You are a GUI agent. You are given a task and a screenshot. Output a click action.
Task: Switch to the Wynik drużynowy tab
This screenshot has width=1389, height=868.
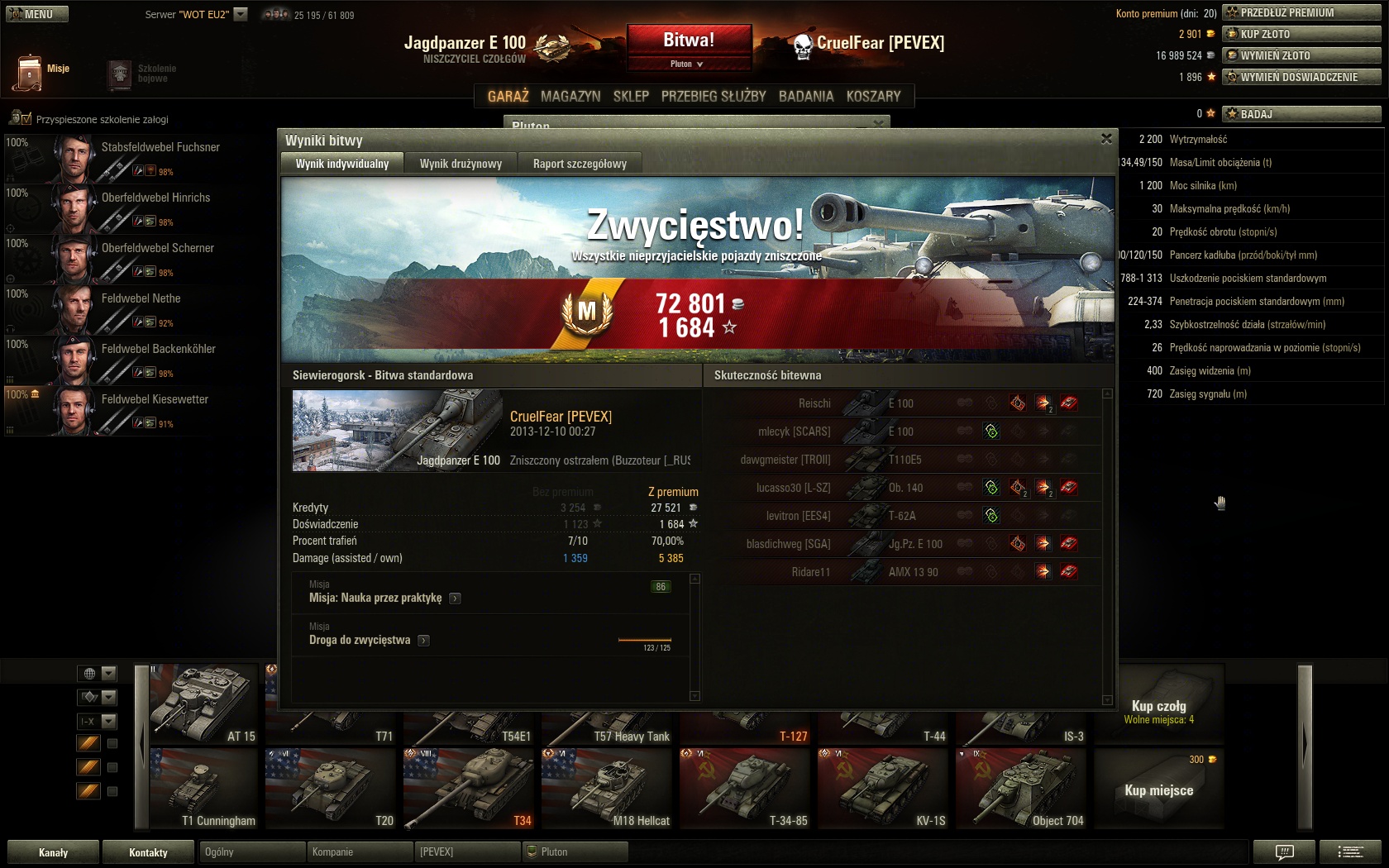461,164
